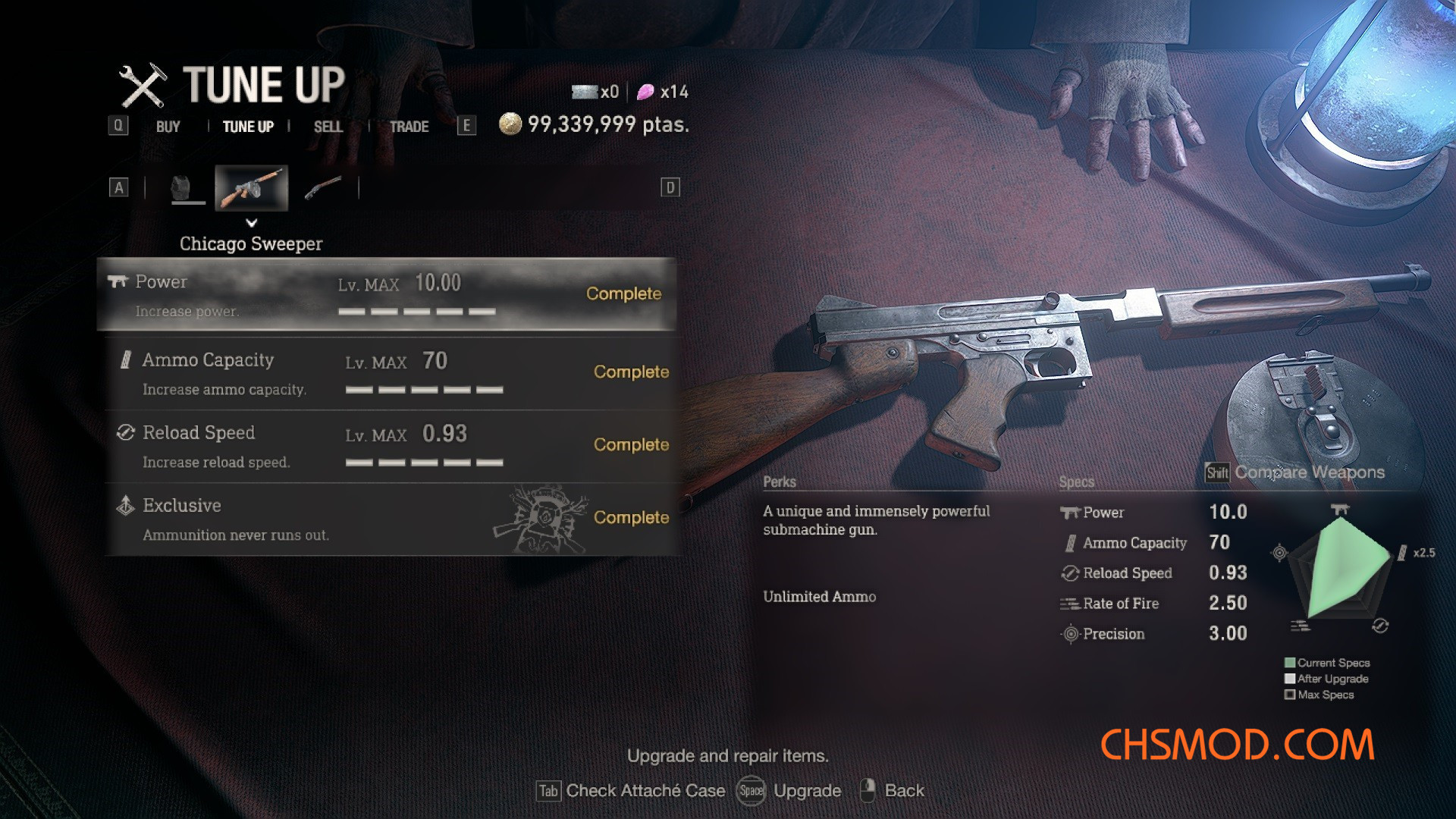
Task: Go to the TRADE tab
Action: (x=409, y=127)
